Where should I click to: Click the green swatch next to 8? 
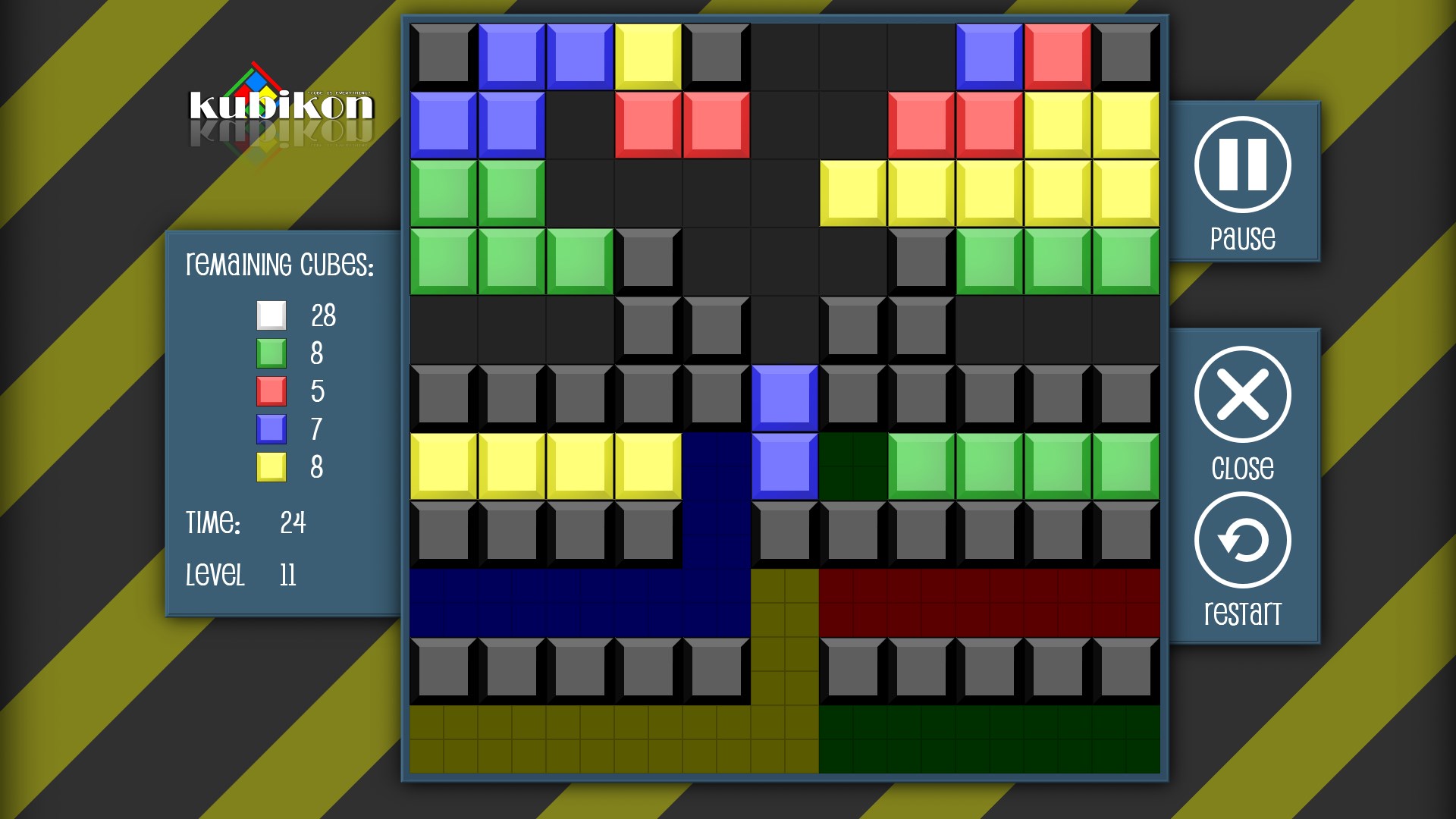pos(270,353)
